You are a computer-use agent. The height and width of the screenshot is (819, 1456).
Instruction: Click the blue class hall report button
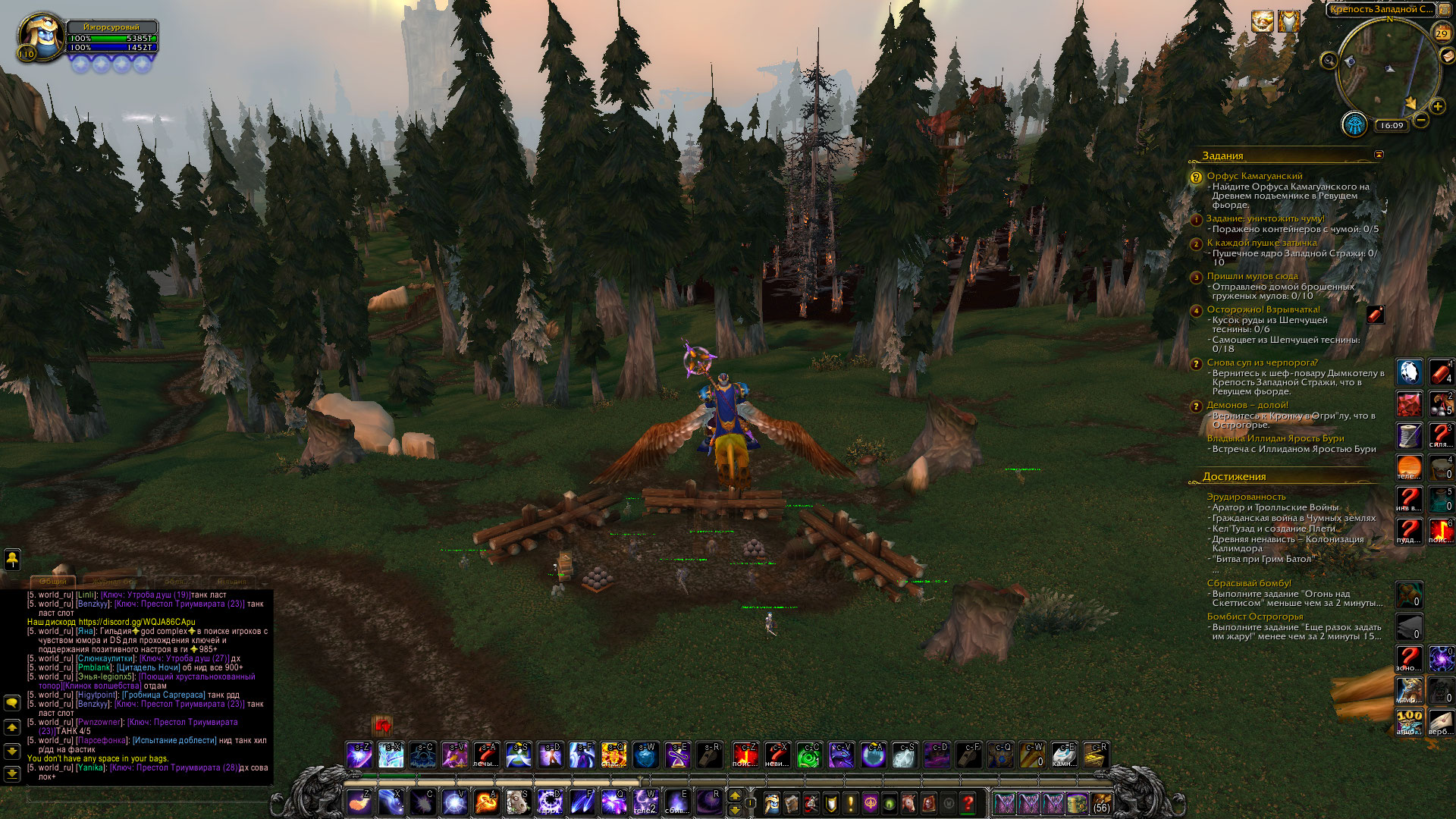click(1354, 124)
